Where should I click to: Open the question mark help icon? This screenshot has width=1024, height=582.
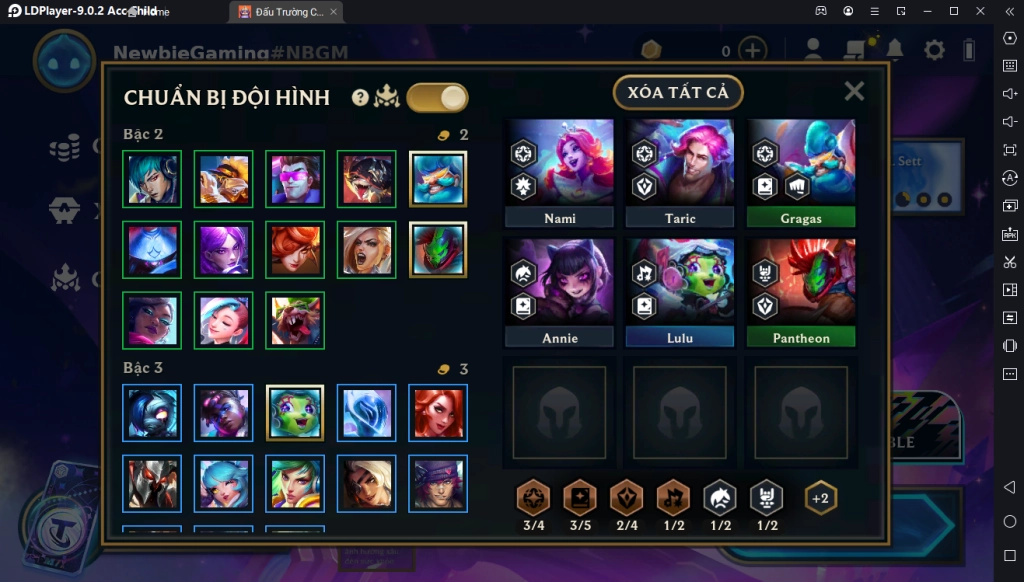pos(361,97)
